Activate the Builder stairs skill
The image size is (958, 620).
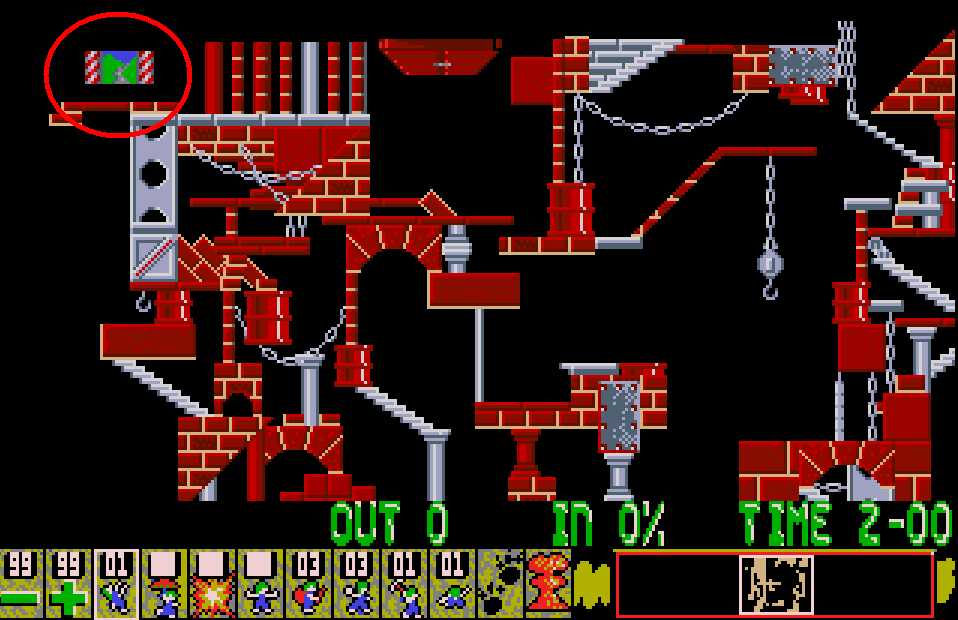coord(308,584)
